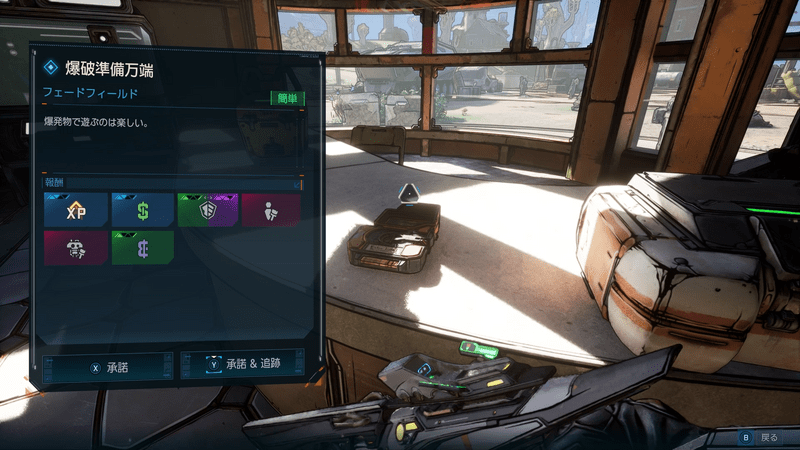Select the magenta character reward tile

[270, 211]
